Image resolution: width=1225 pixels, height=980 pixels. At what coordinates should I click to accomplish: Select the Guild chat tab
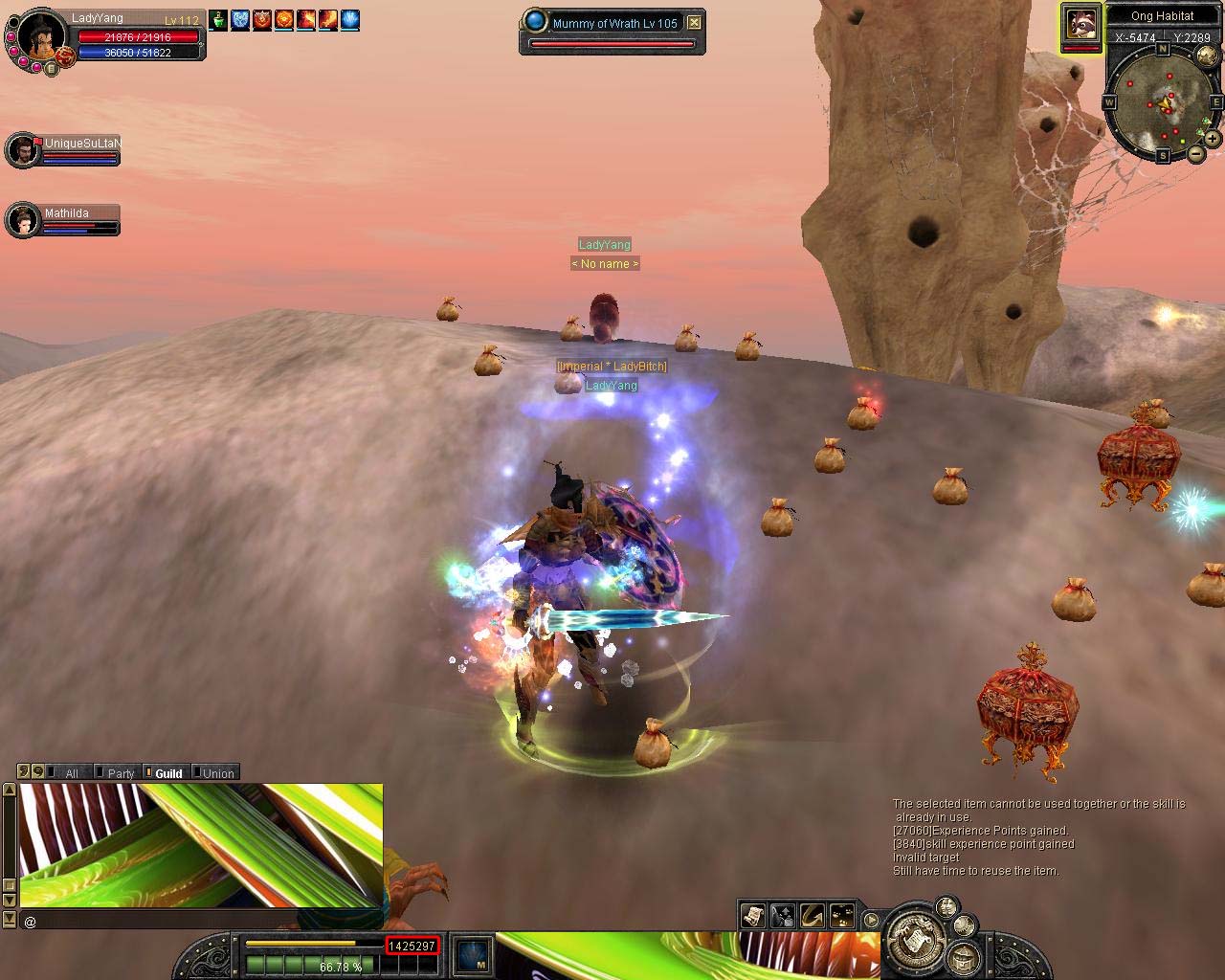168,773
